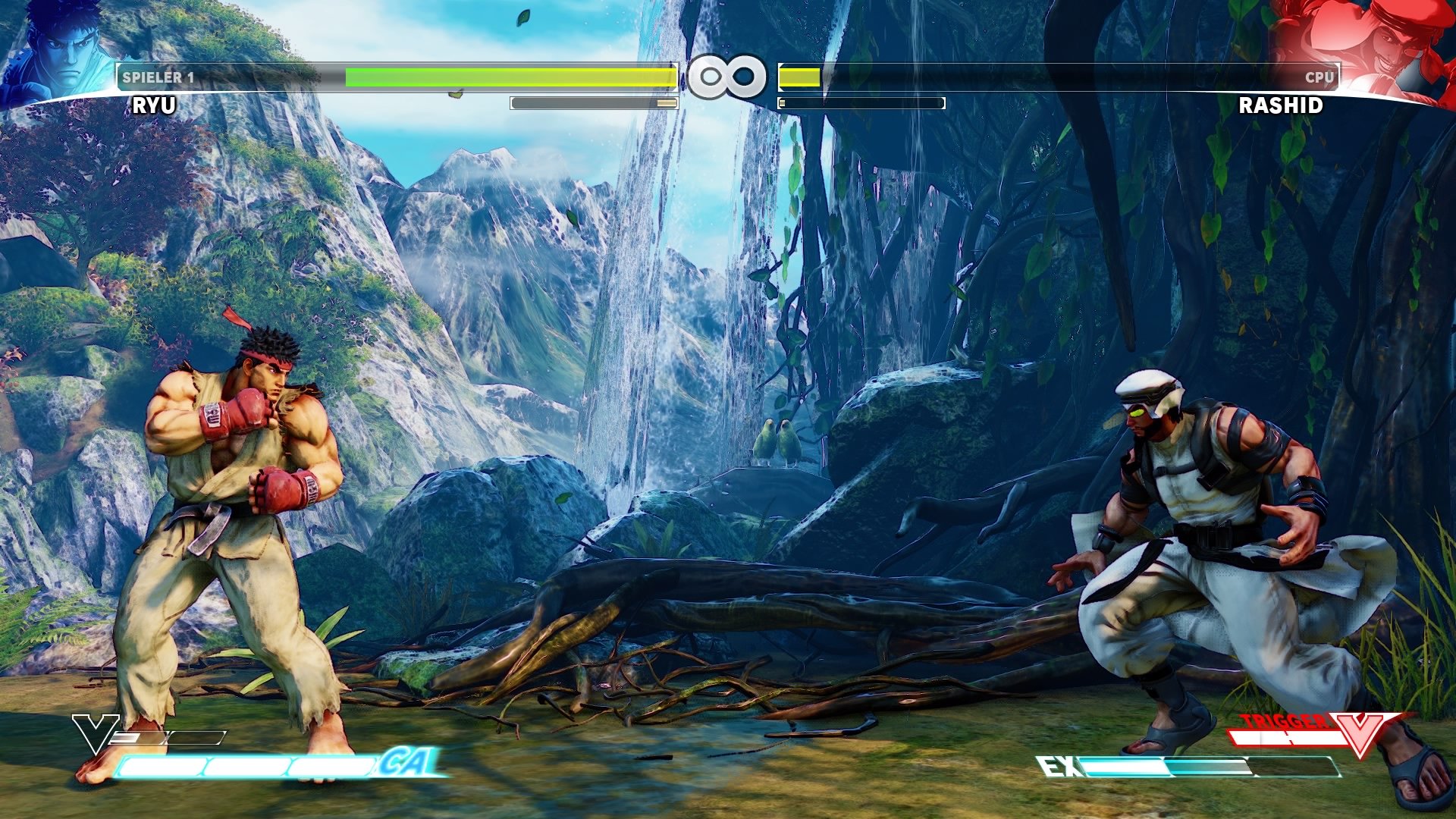Viewport: 1456px width, 819px height.
Task: Click Rashid's yellow health bar
Action: point(800,76)
